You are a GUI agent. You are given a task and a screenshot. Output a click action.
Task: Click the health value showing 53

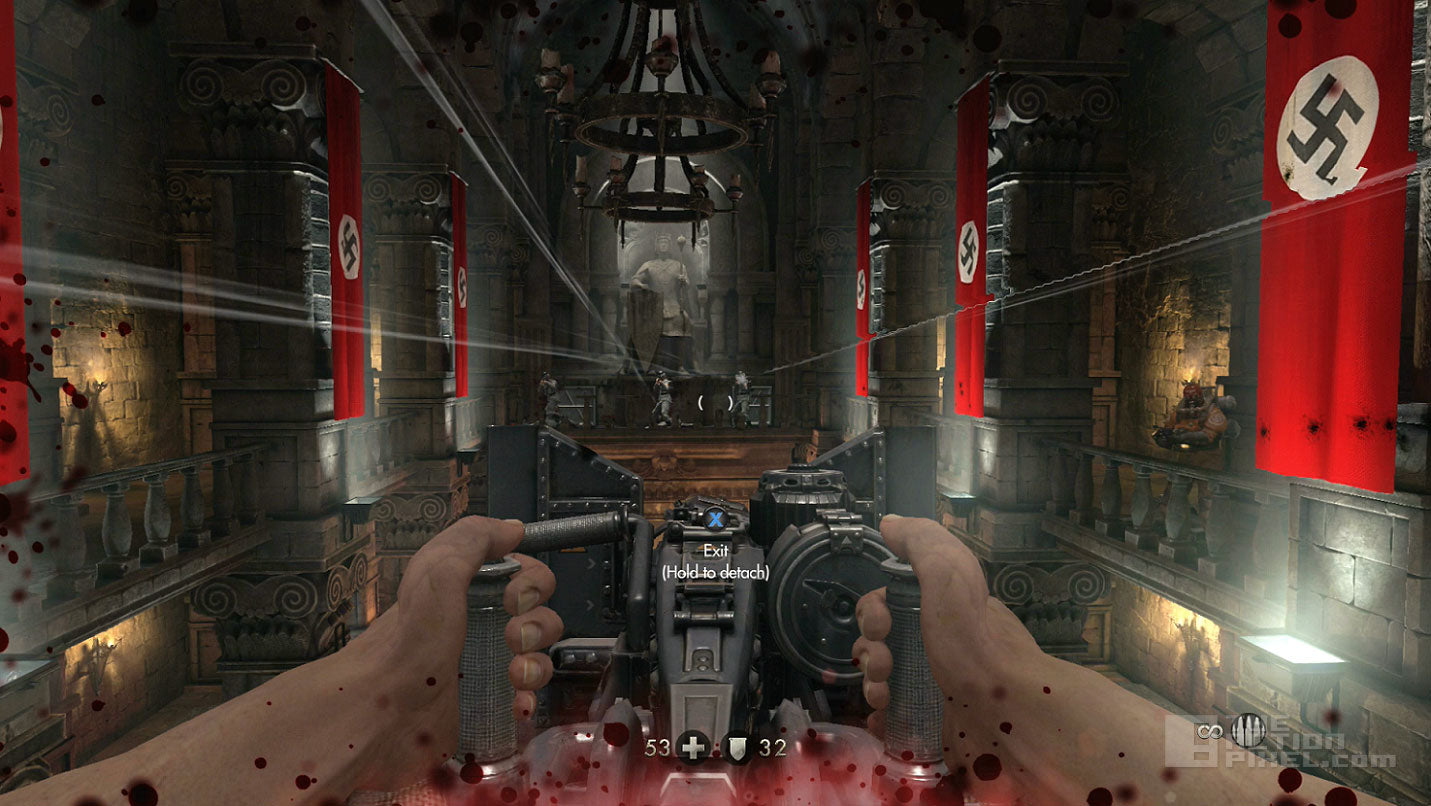(657, 747)
